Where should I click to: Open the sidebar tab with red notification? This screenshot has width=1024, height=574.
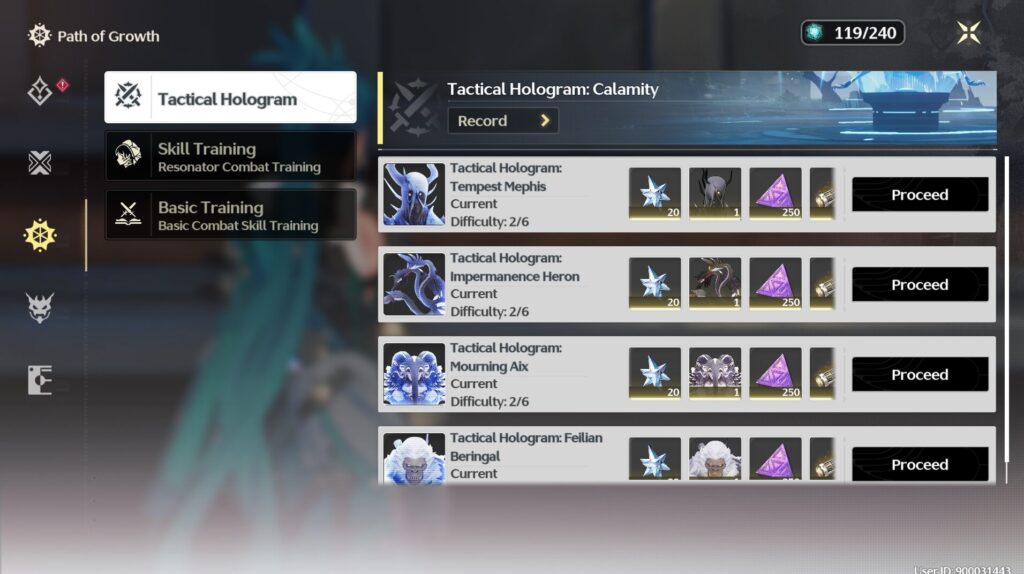pyautogui.click(x=41, y=92)
